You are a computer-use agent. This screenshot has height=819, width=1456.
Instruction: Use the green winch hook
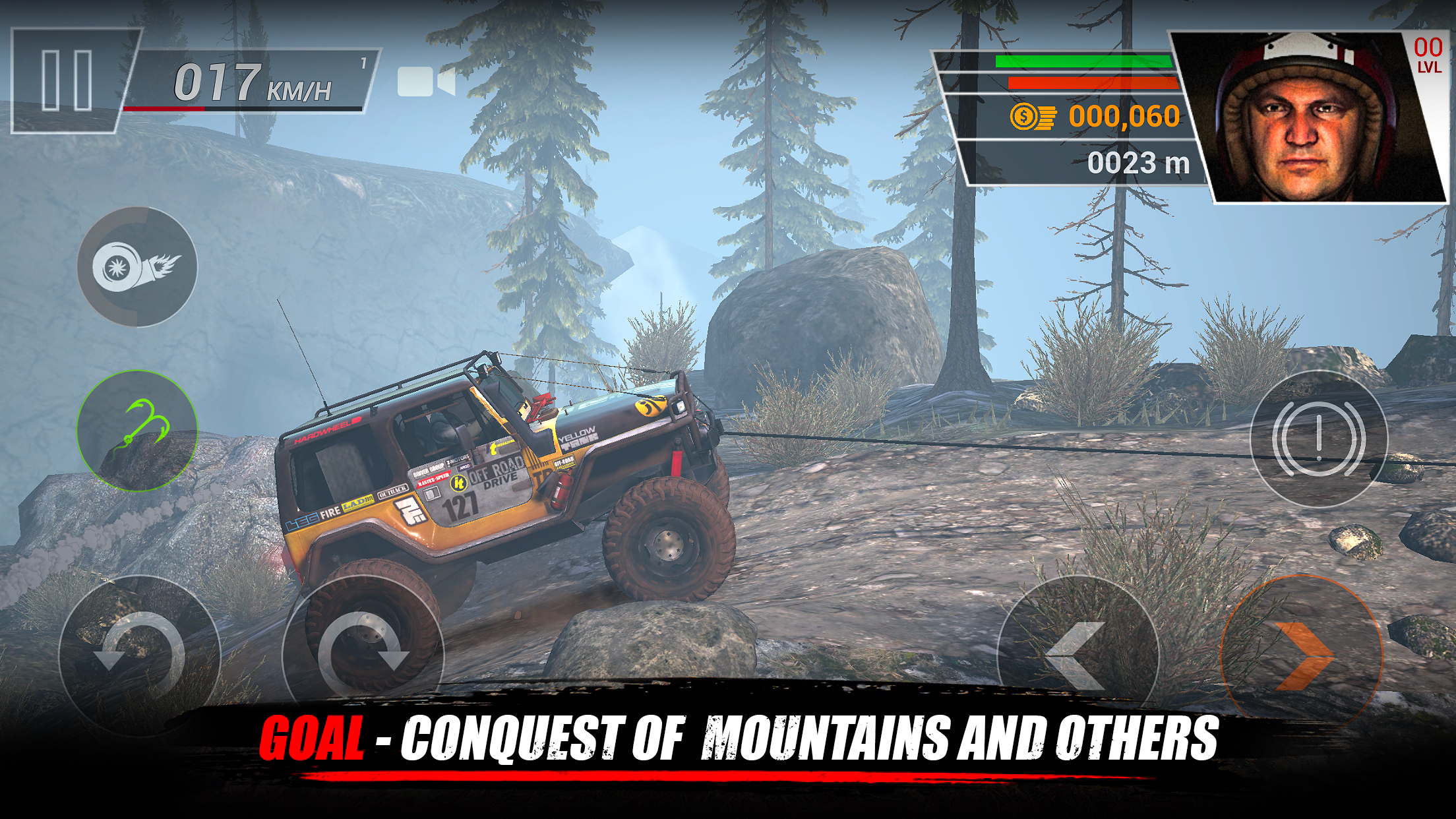tap(137, 430)
